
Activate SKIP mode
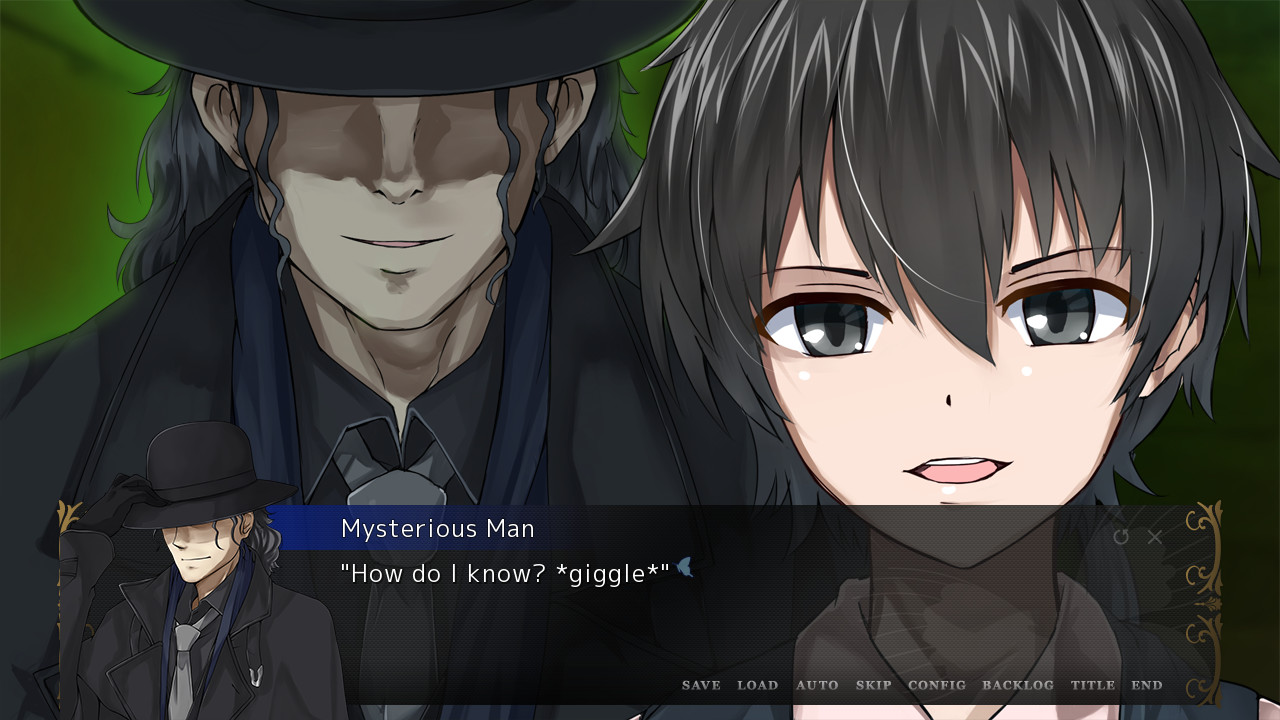[873, 685]
